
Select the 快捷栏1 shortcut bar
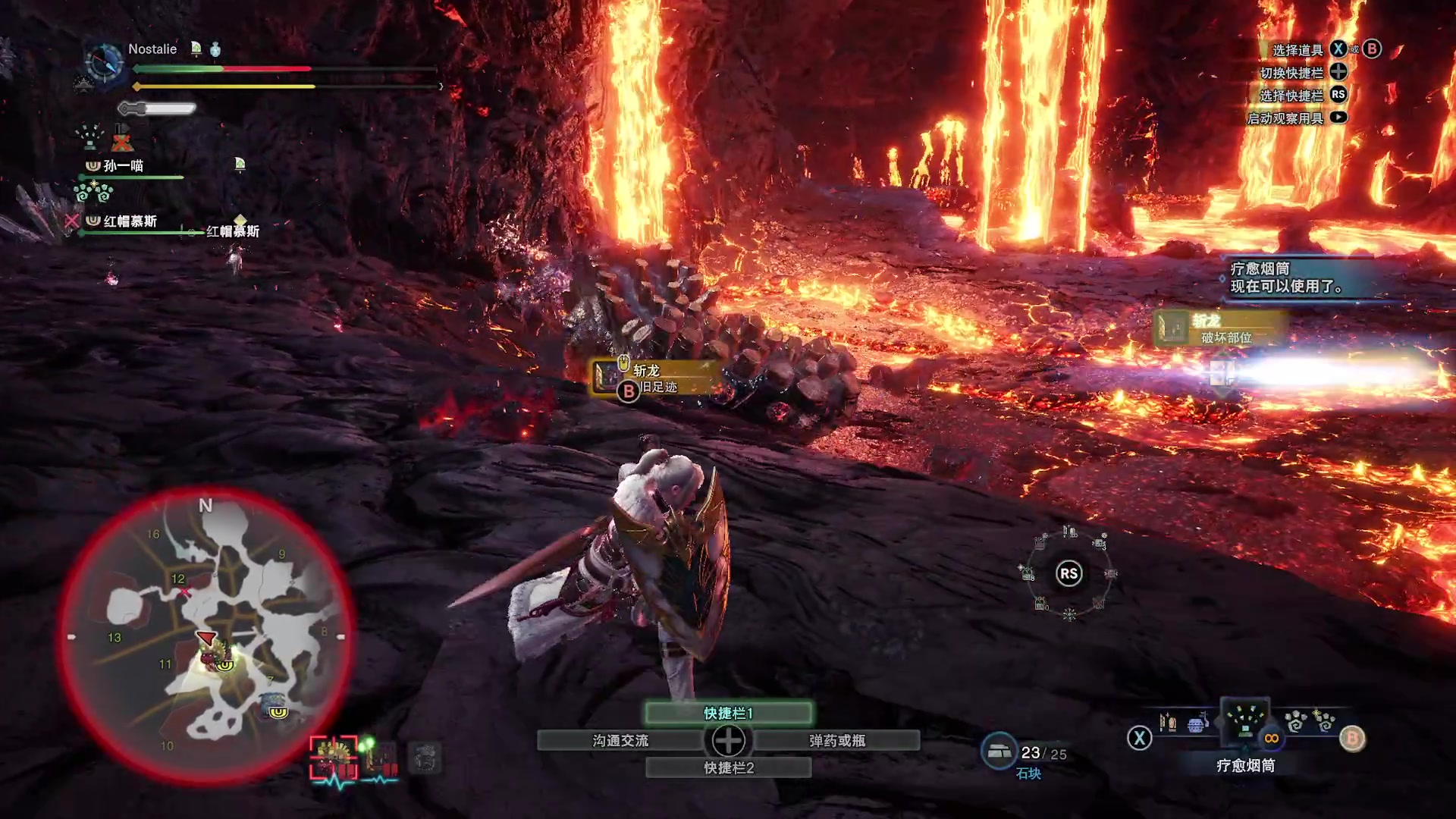[728, 713]
